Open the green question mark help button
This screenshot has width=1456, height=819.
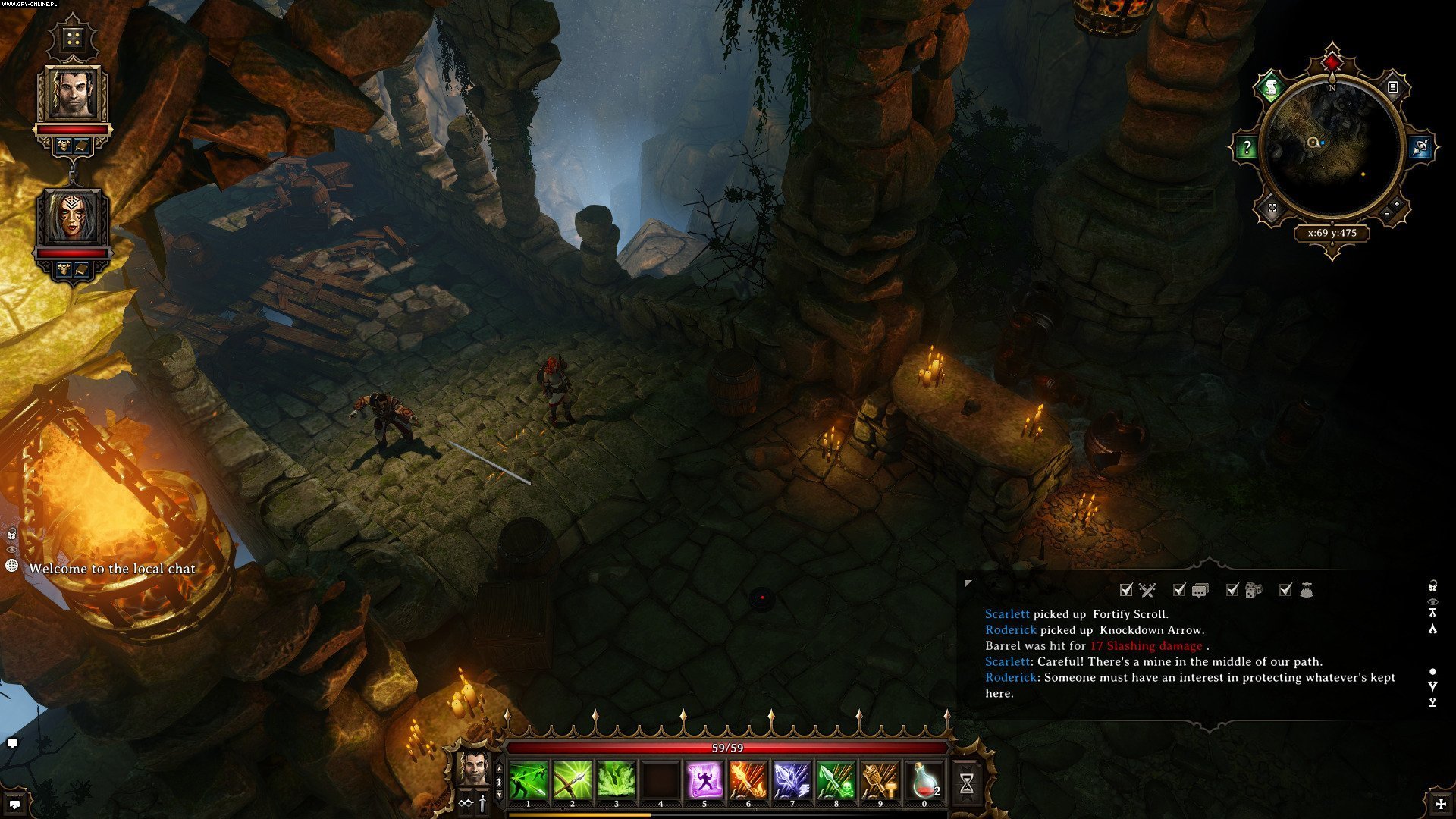click(1247, 148)
